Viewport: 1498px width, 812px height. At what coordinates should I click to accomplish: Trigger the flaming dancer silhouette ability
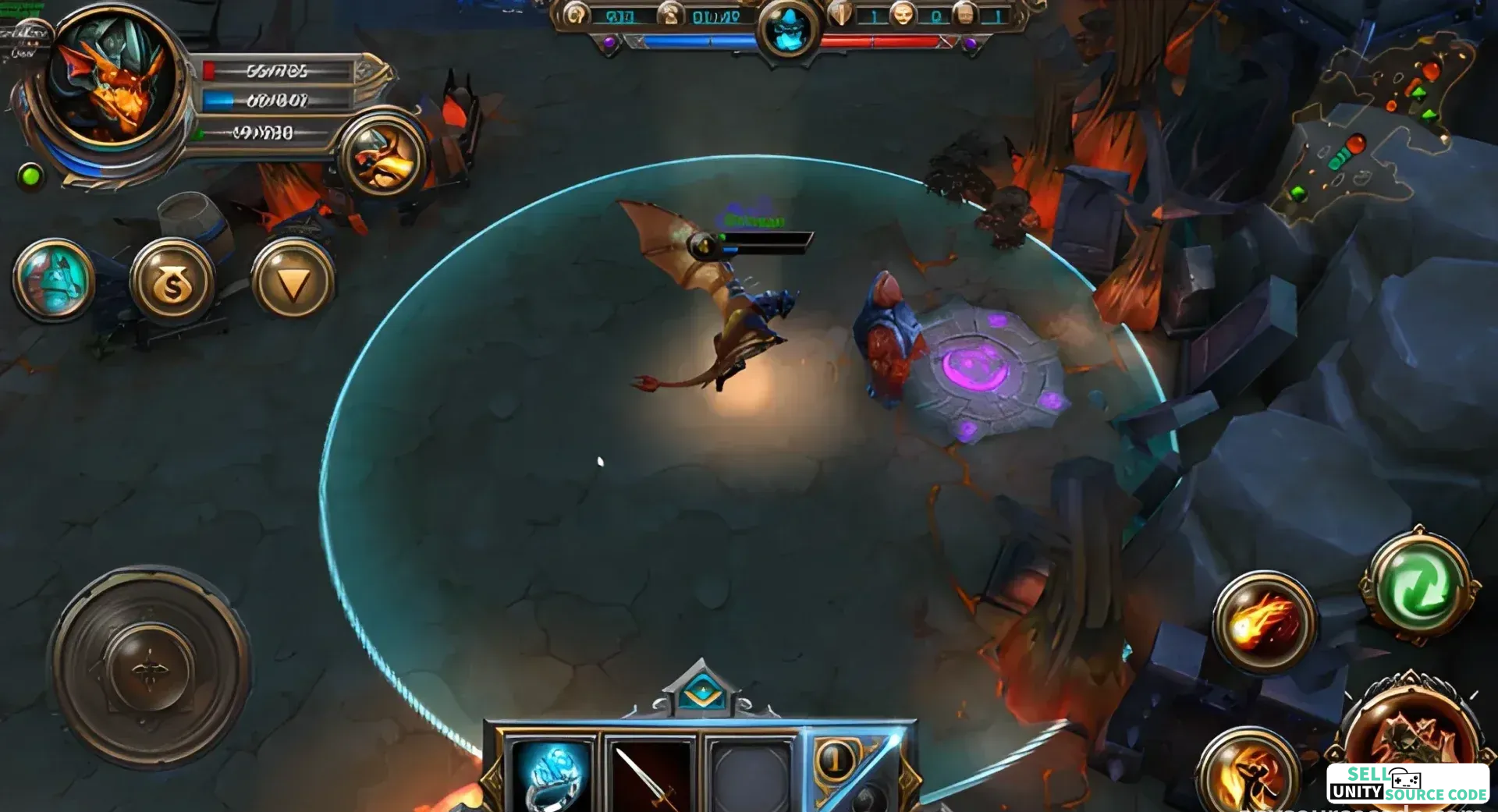coord(1248,772)
